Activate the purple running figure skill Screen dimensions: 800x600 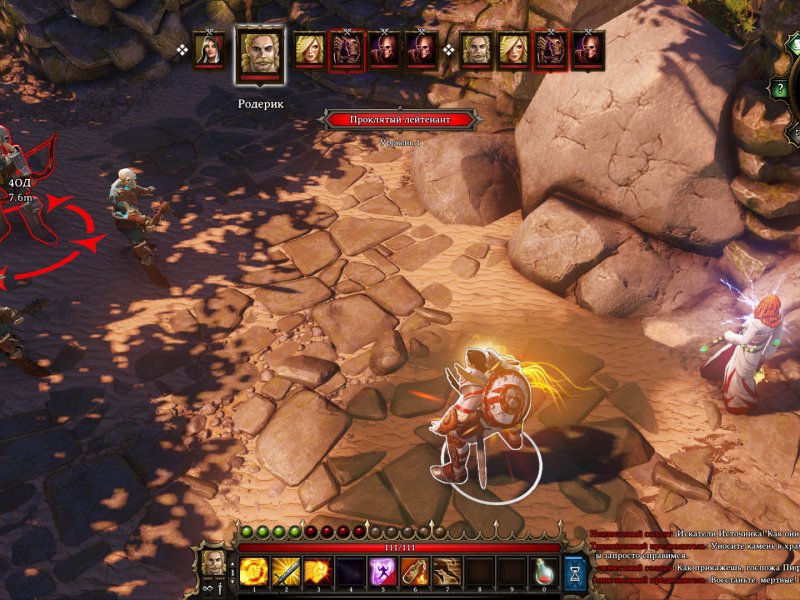(382, 571)
